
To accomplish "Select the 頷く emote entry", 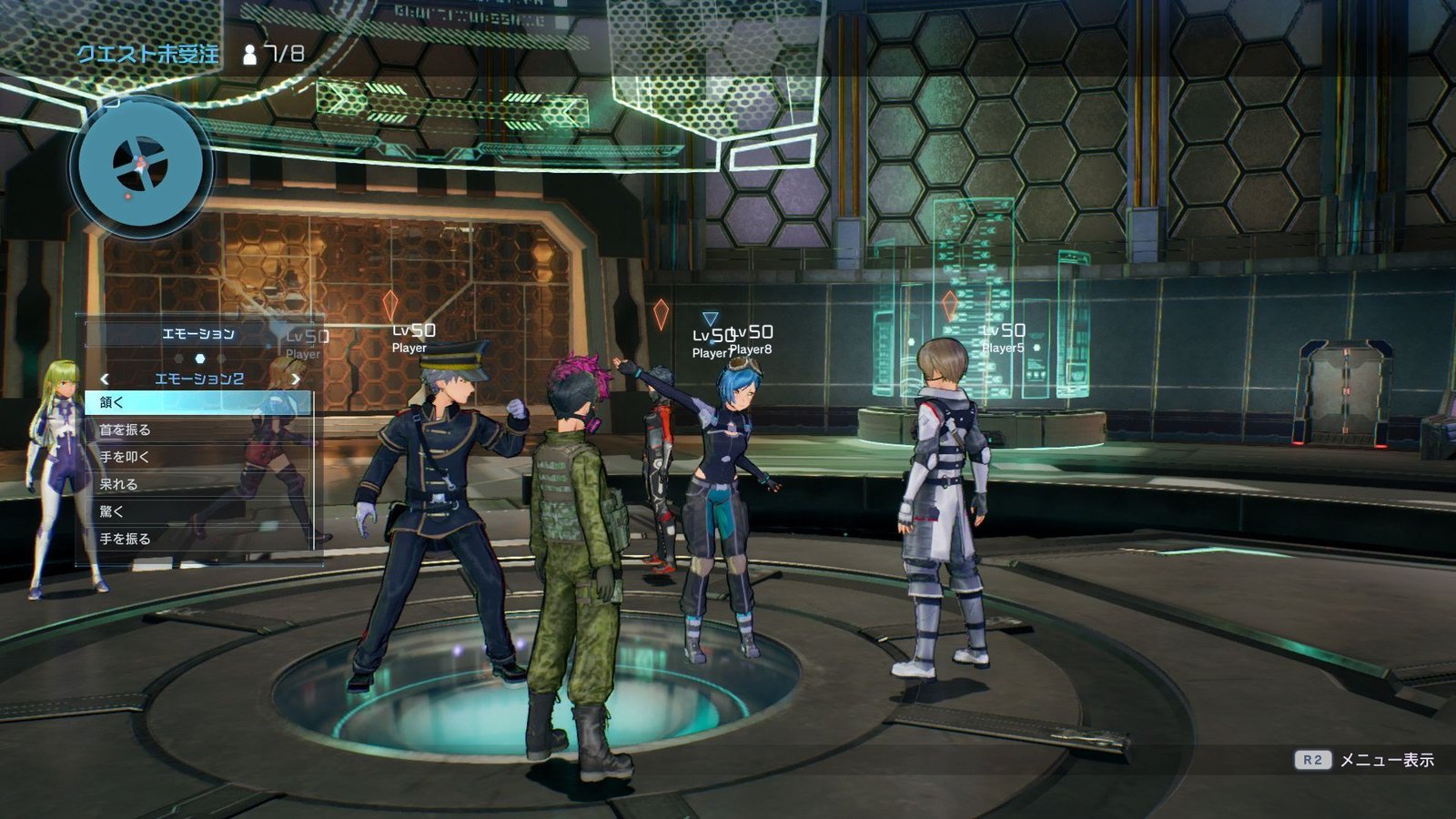I will 198,402.
